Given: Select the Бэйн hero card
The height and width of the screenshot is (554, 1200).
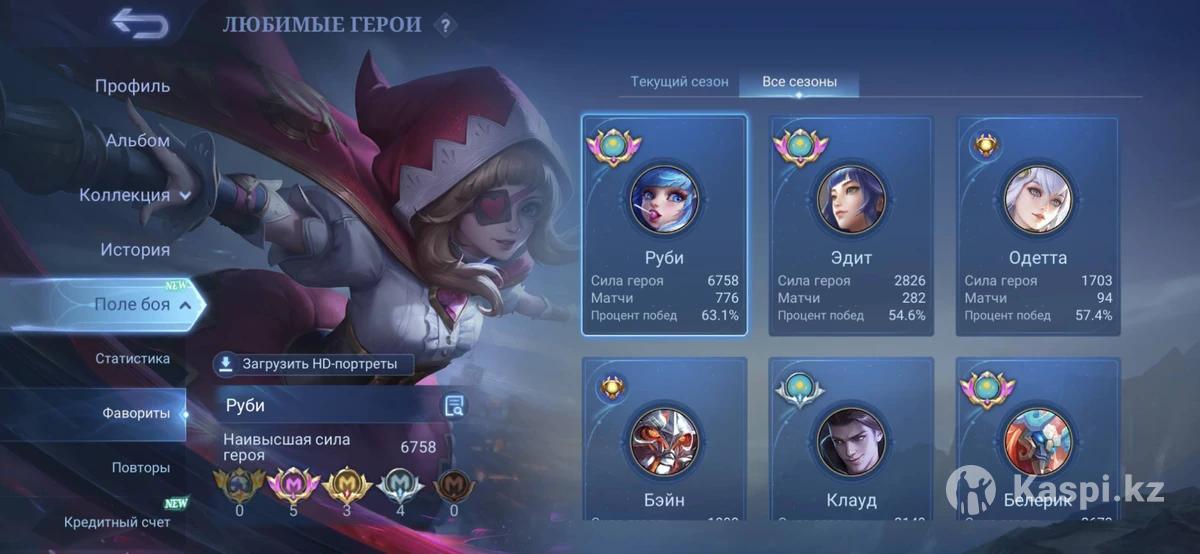Looking at the screenshot, I should pyautogui.click(x=664, y=440).
